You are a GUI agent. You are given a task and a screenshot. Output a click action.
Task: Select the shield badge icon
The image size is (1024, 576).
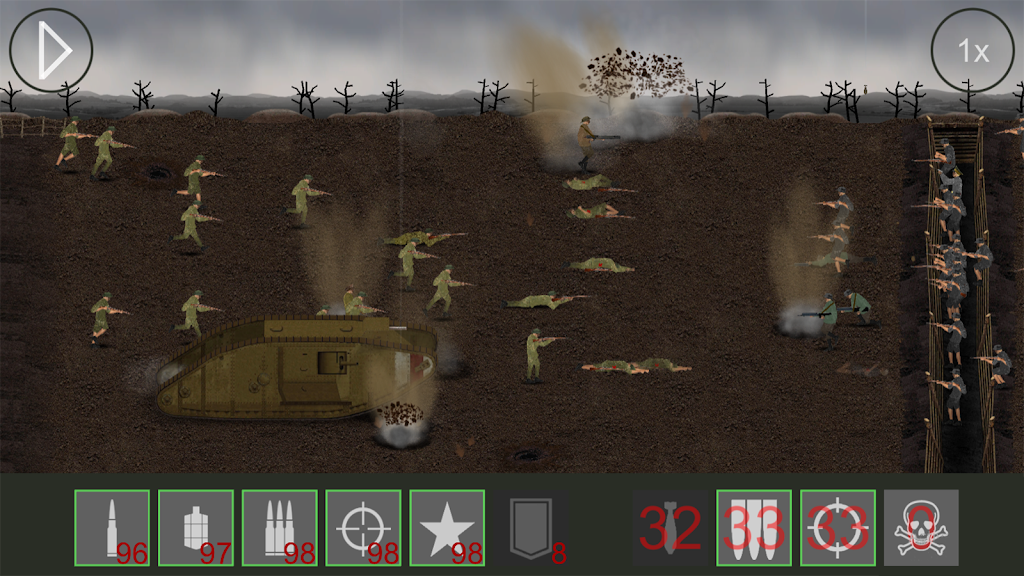(x=530, y=527)
